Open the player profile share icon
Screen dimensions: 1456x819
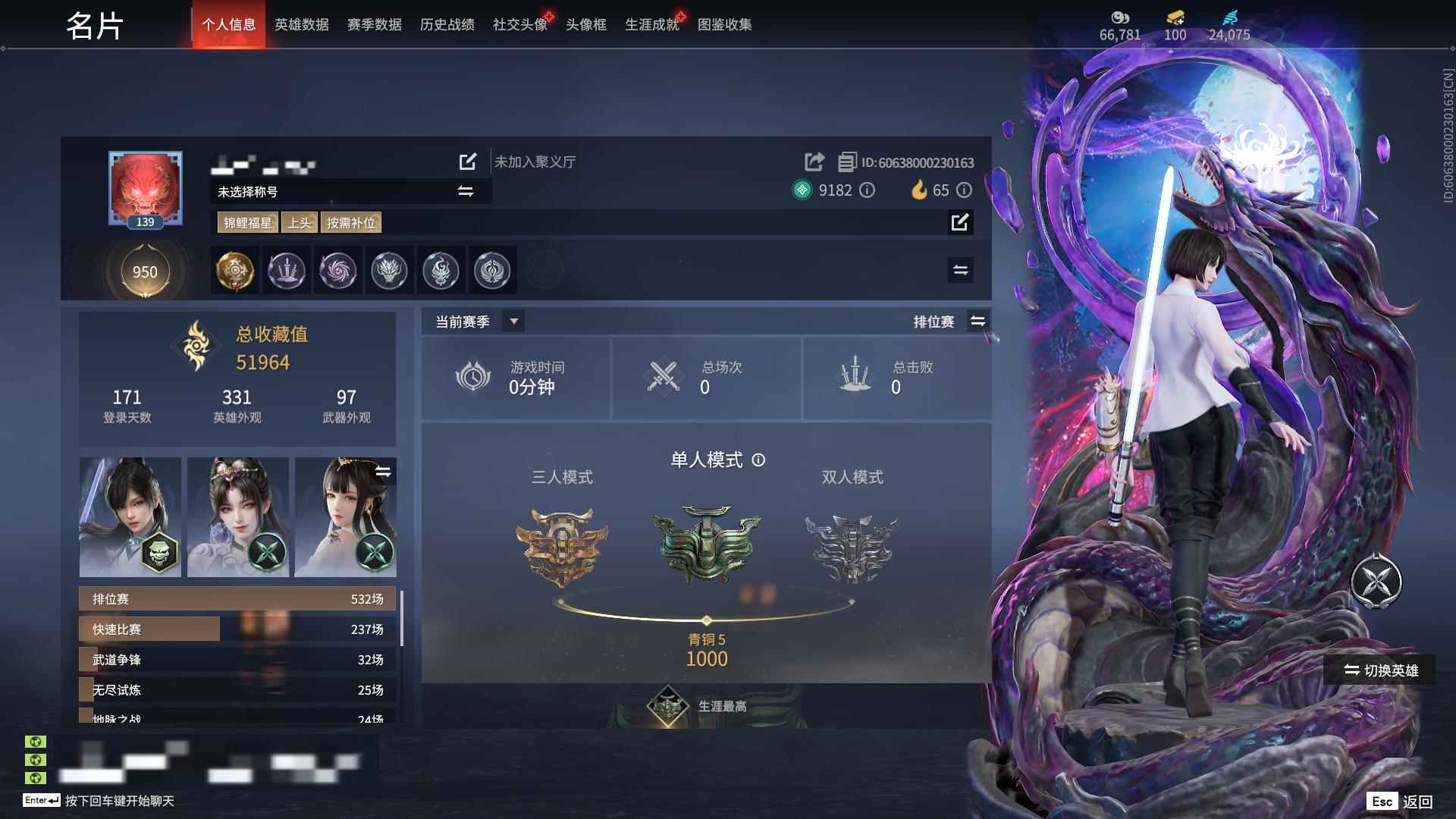[x=814, y=162]
